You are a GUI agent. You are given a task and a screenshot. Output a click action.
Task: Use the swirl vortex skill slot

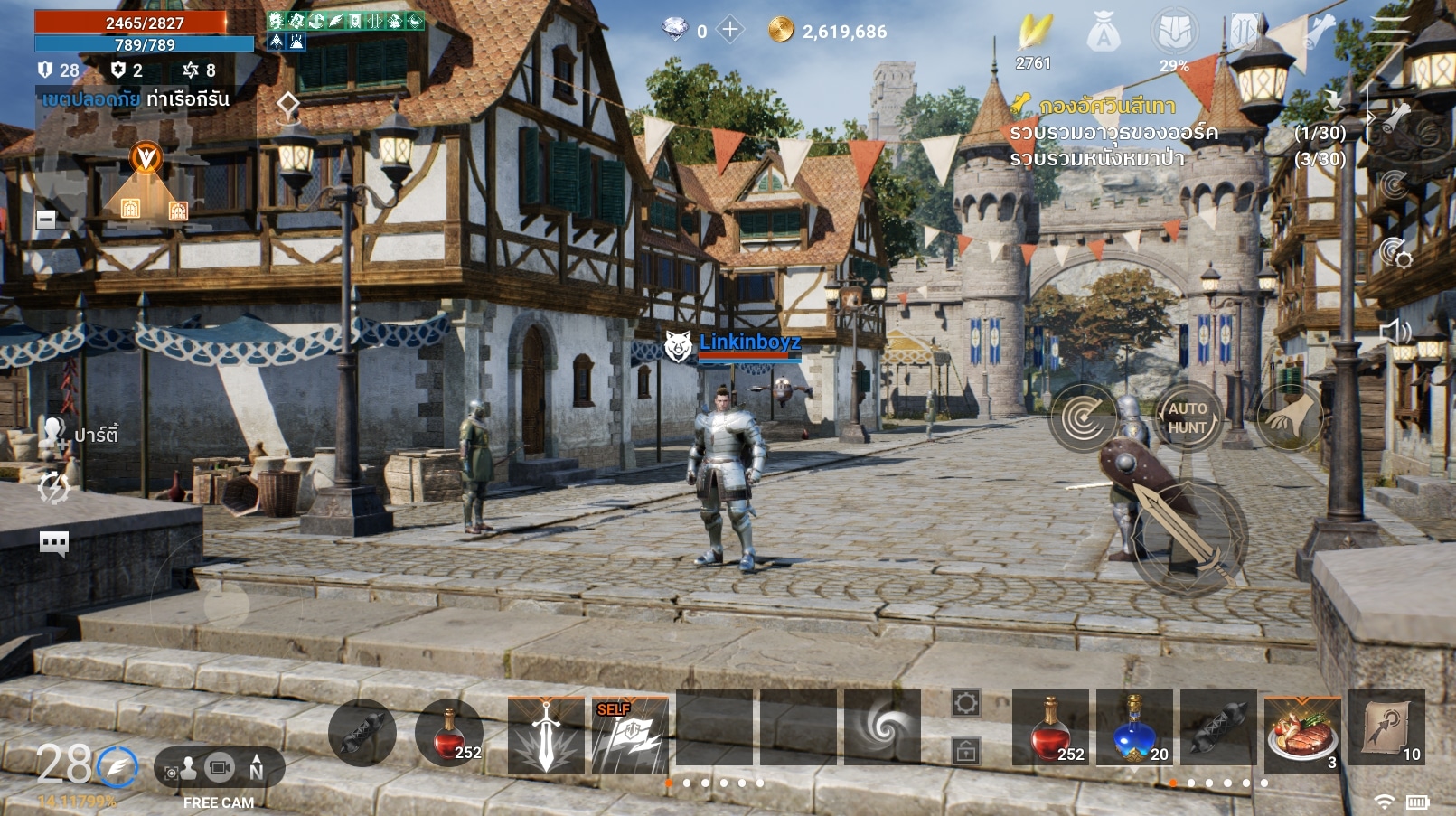pos(881,728)
